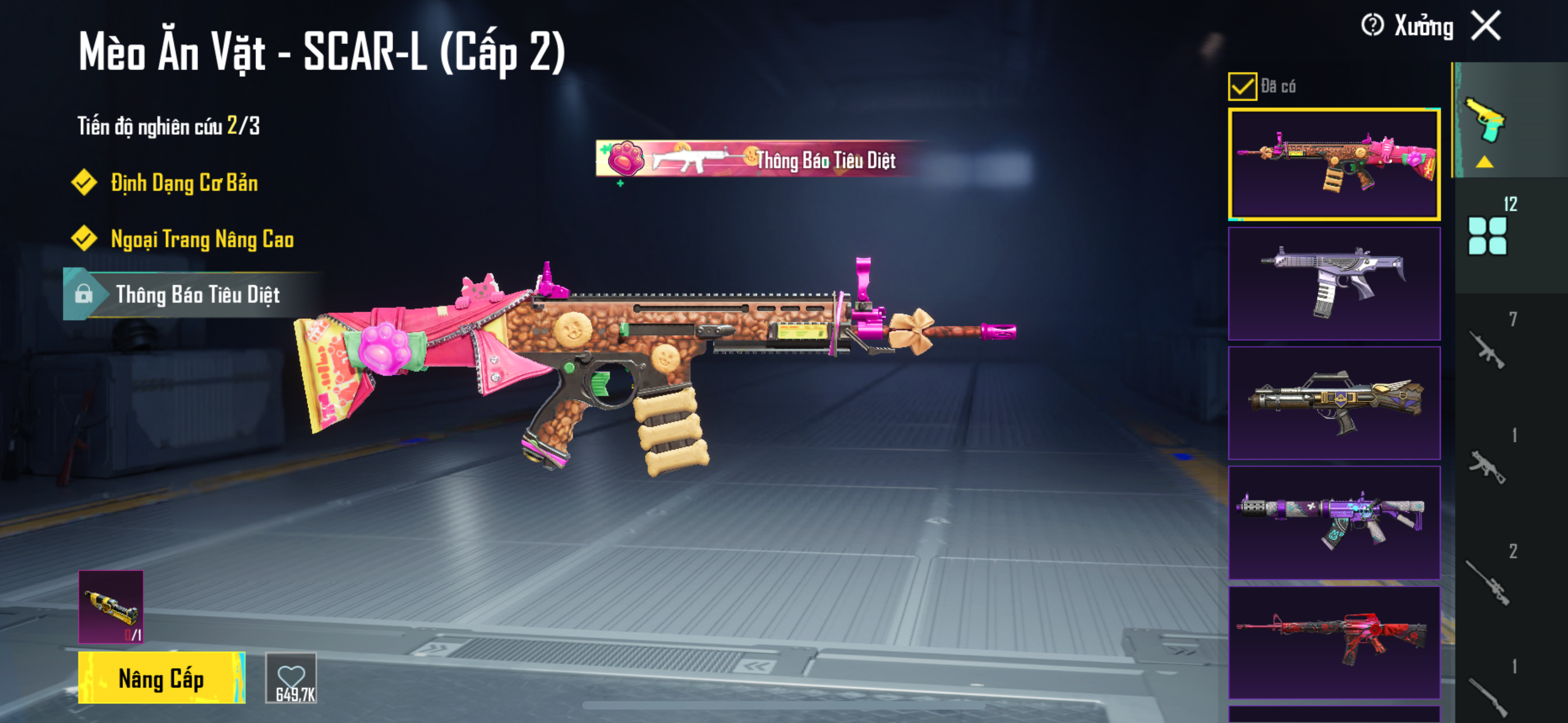Open the Xưởng help question mark
The height and width of the screenshot is (723, 1568).
click(1372, 26)
